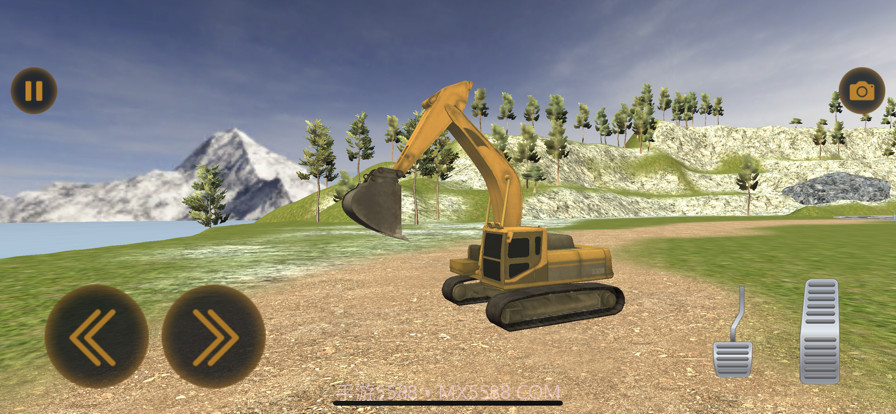Steer right with the right arrow button

213,336
